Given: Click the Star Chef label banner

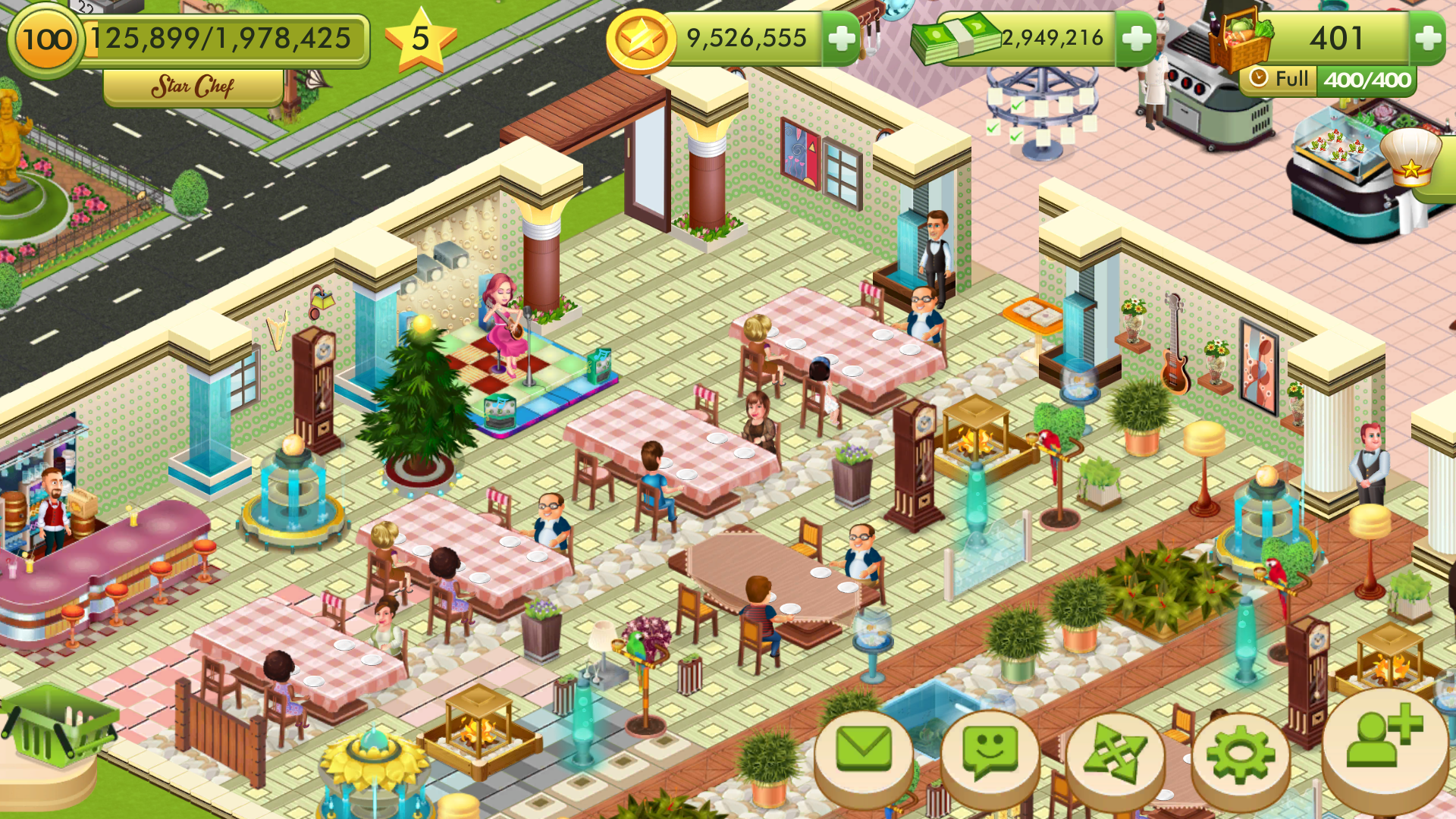Looking at the screenshot, I should click(192, 85).
